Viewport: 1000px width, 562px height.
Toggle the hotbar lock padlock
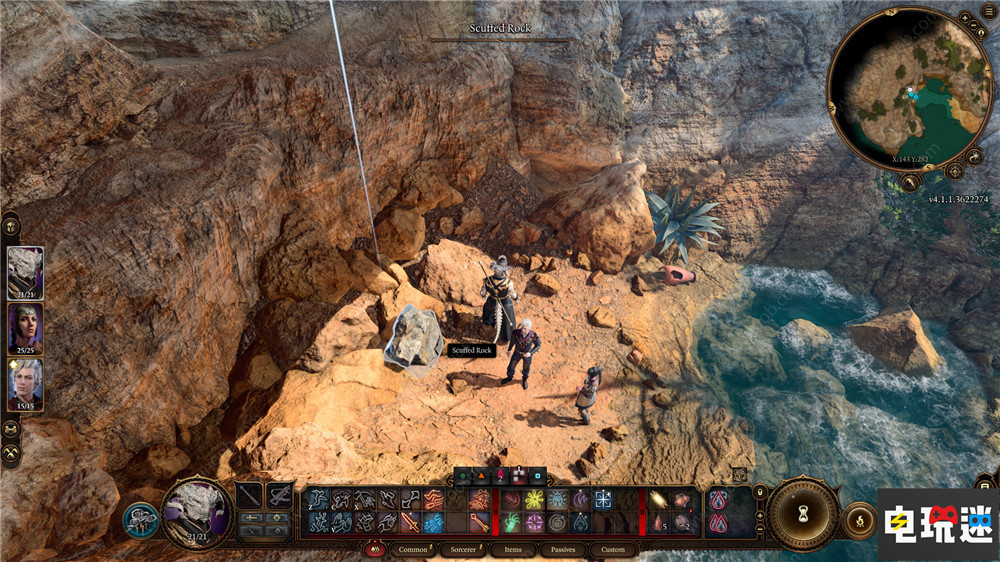[x=760, y=492]
